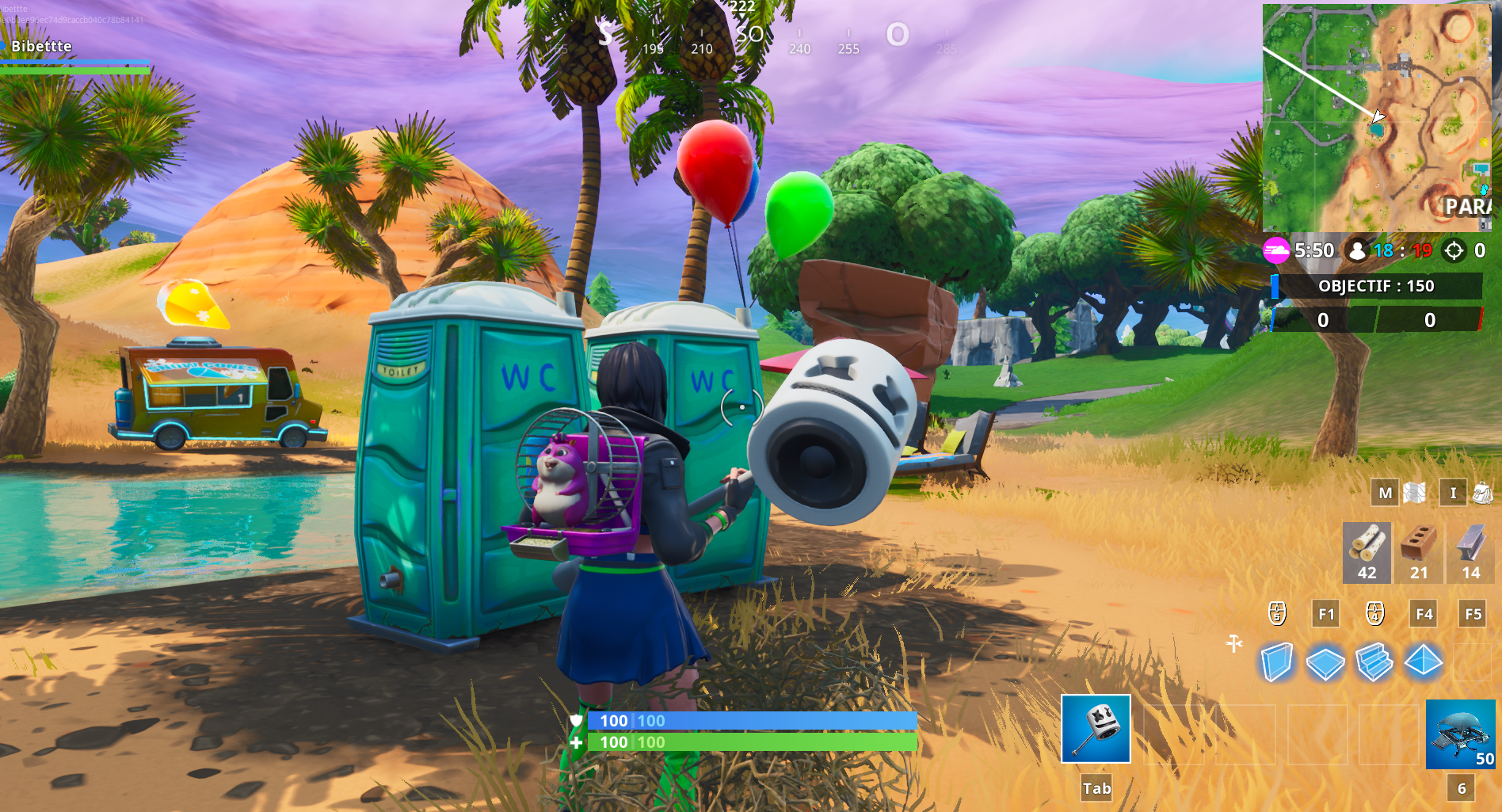The width and height of the screenshot is (1502, 812).
Task: Click the F4 ability key slot
Action: [1422, 615]
